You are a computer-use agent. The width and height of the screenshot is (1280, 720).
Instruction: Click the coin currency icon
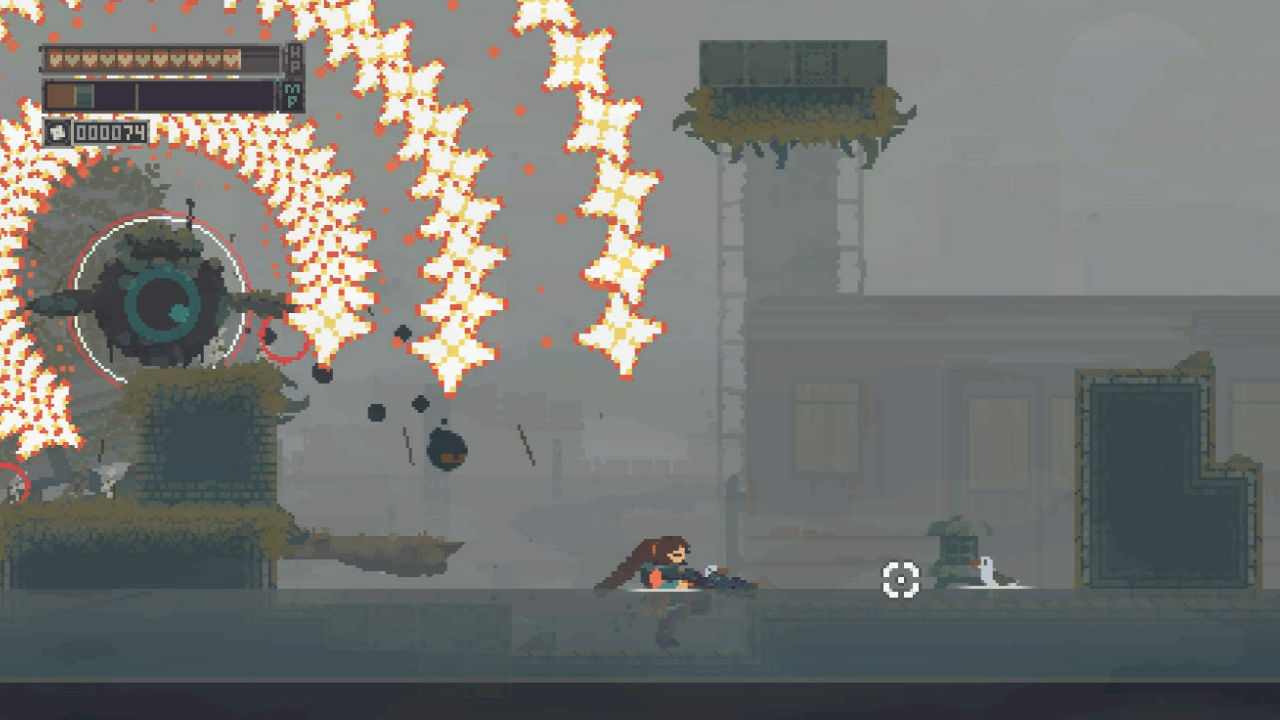point(57,132)
